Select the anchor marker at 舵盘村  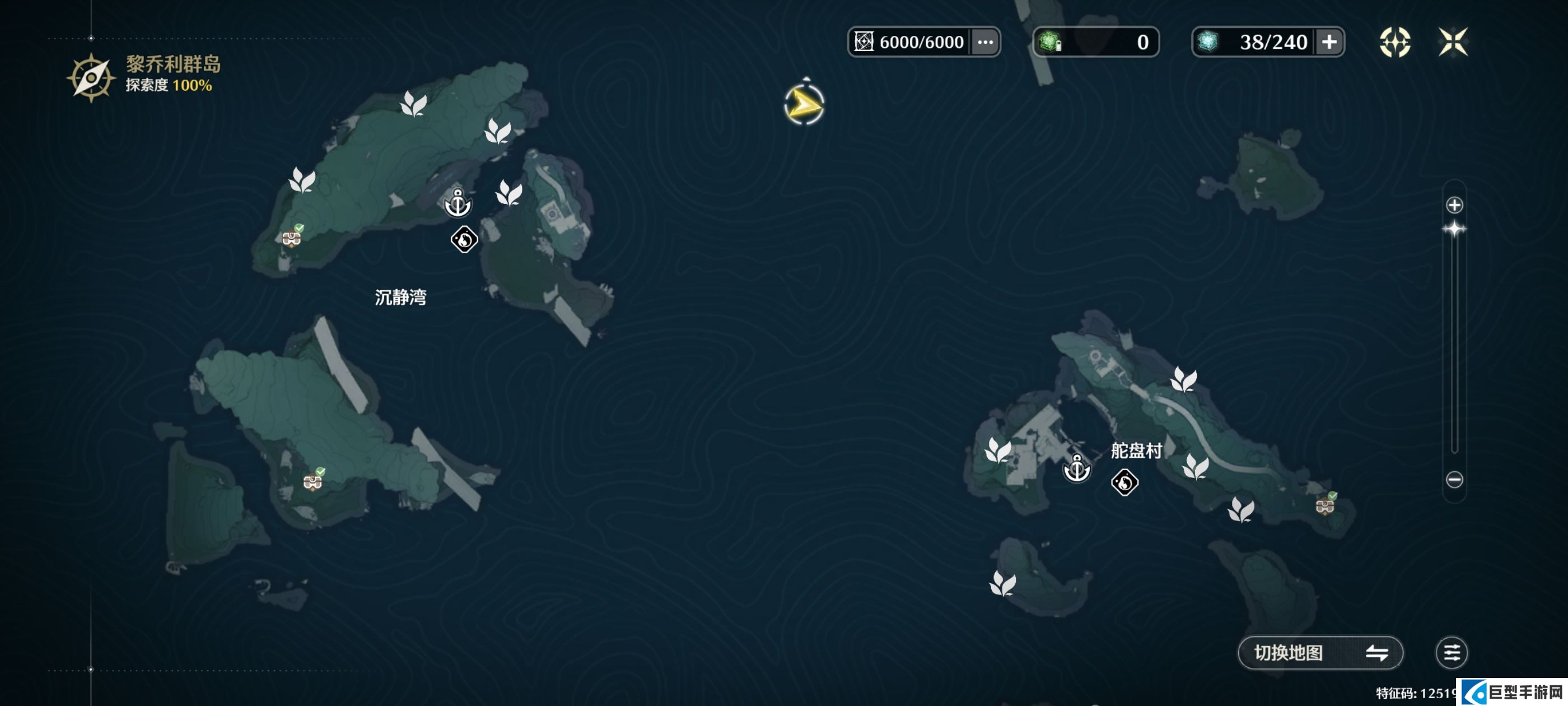pyautogui.click(x=1076, y=469)
